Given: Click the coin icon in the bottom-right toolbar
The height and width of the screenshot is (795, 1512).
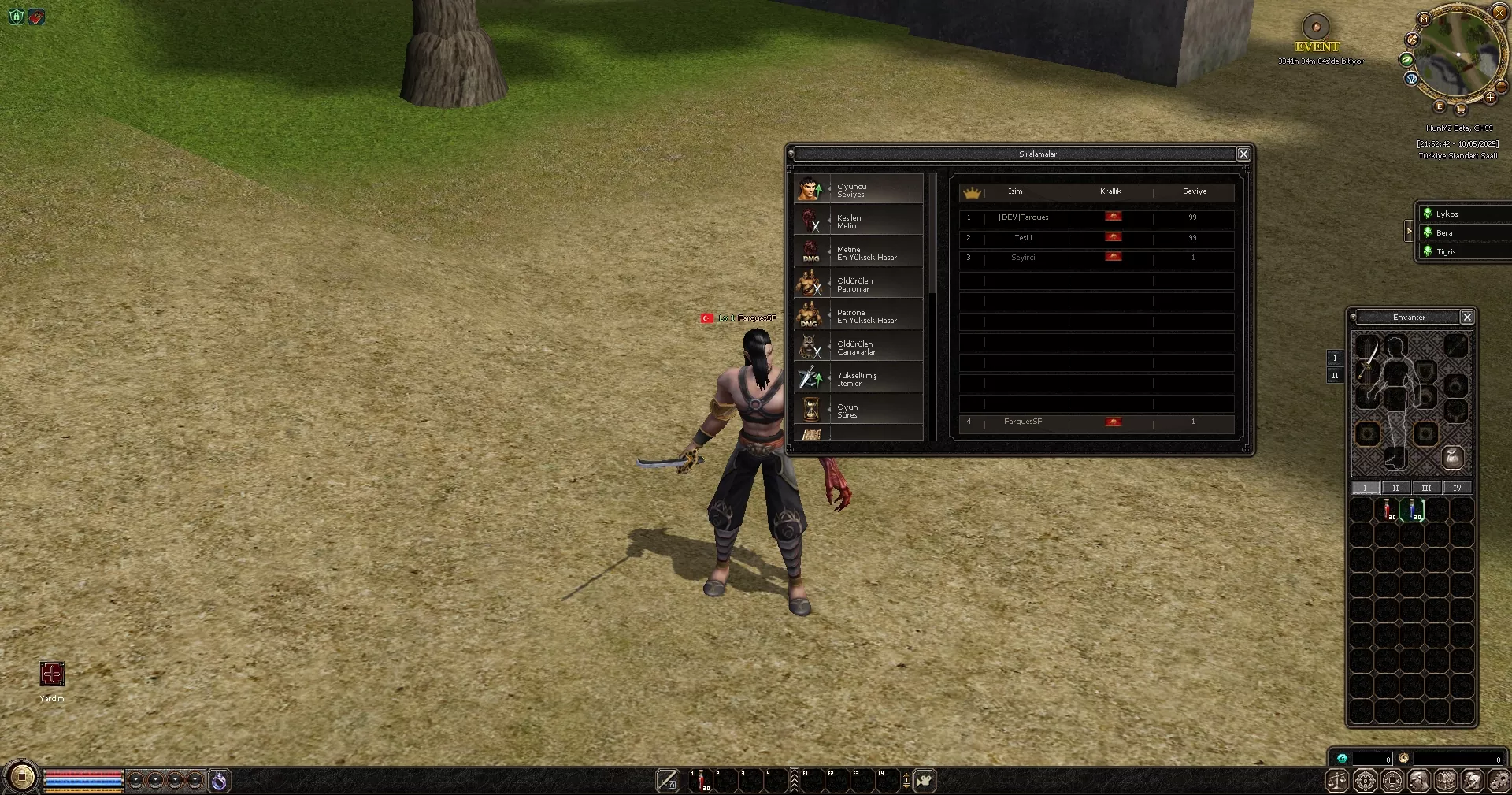Looking at the screenshot, I should click(x=1392, y=781).
